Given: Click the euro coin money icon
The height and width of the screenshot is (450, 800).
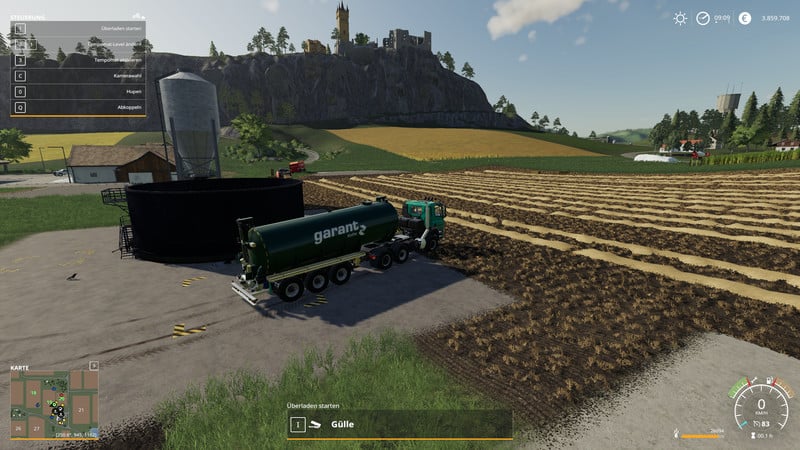Looking at the screenshot, I should click(x=744, y=18).
